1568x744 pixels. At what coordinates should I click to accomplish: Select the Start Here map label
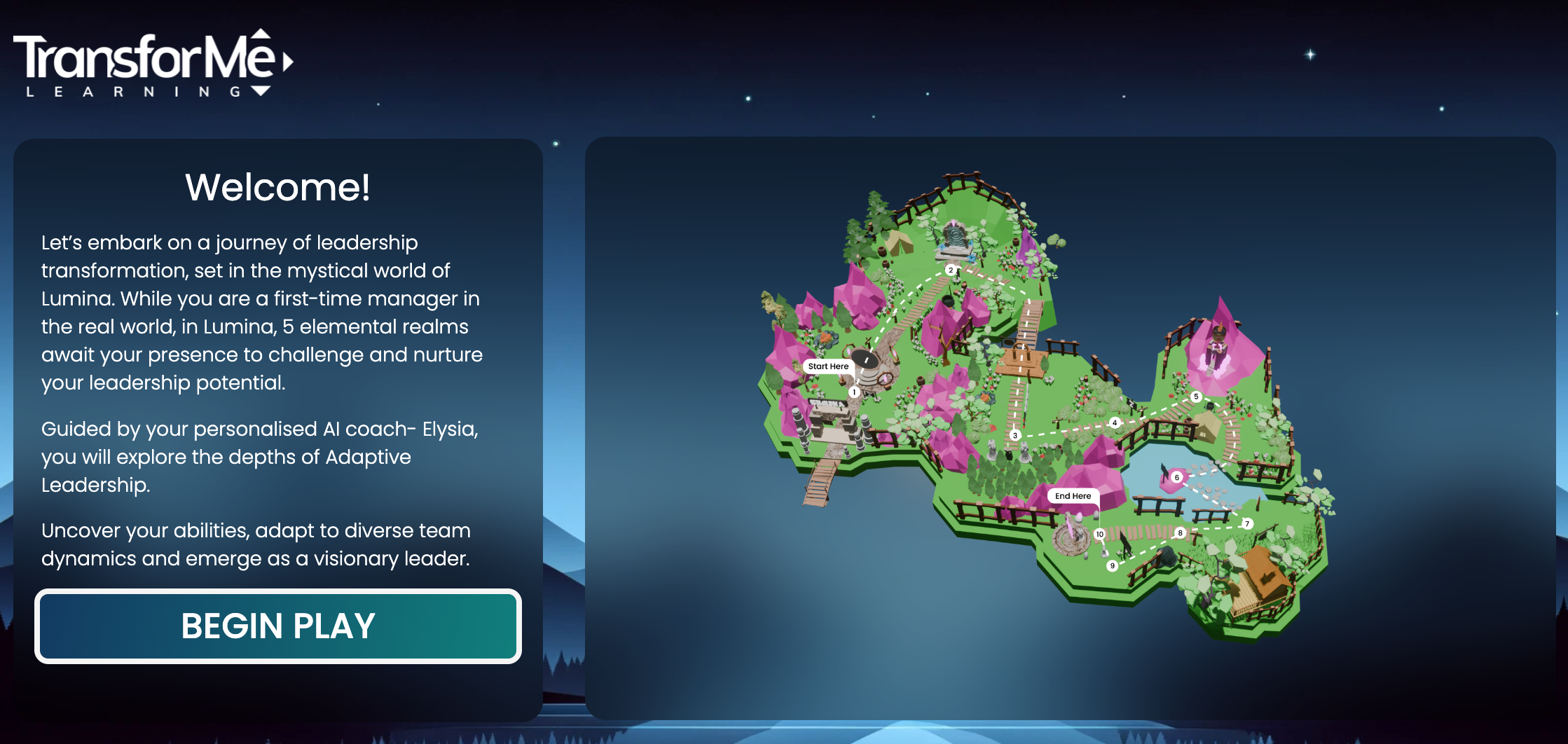coord(828,366)
